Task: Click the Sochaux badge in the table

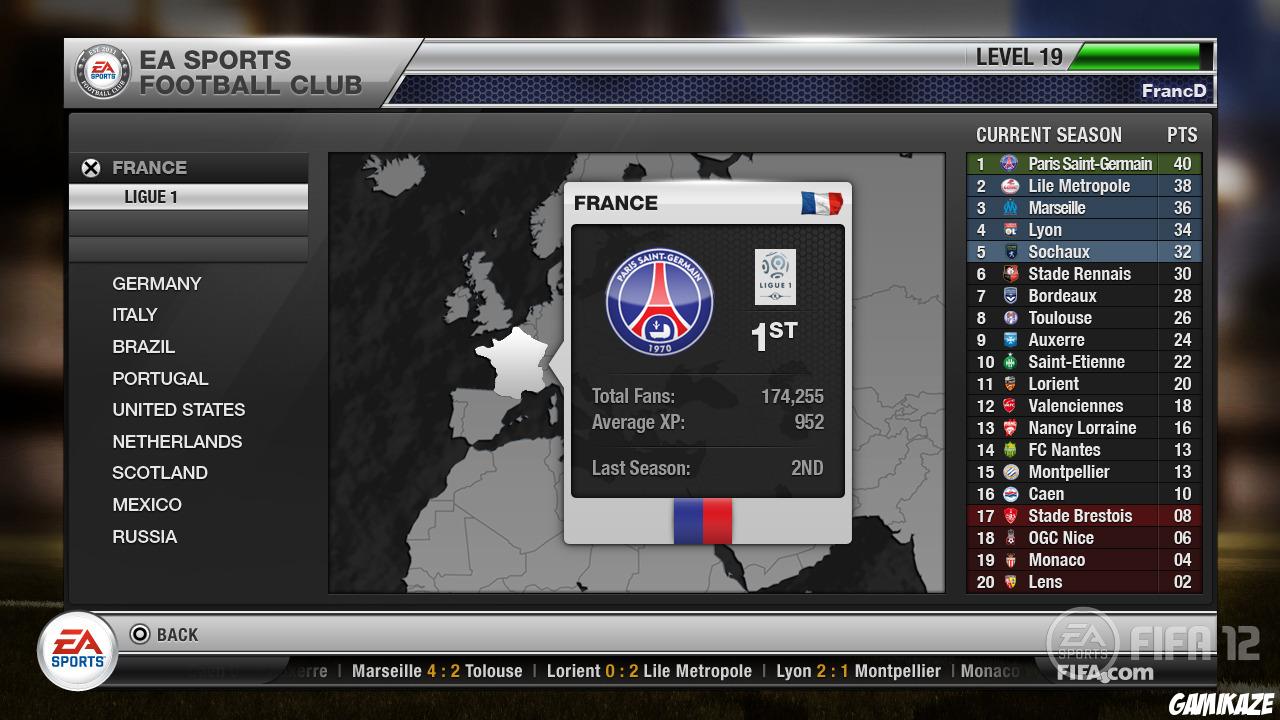Action: coord(1009,252)
